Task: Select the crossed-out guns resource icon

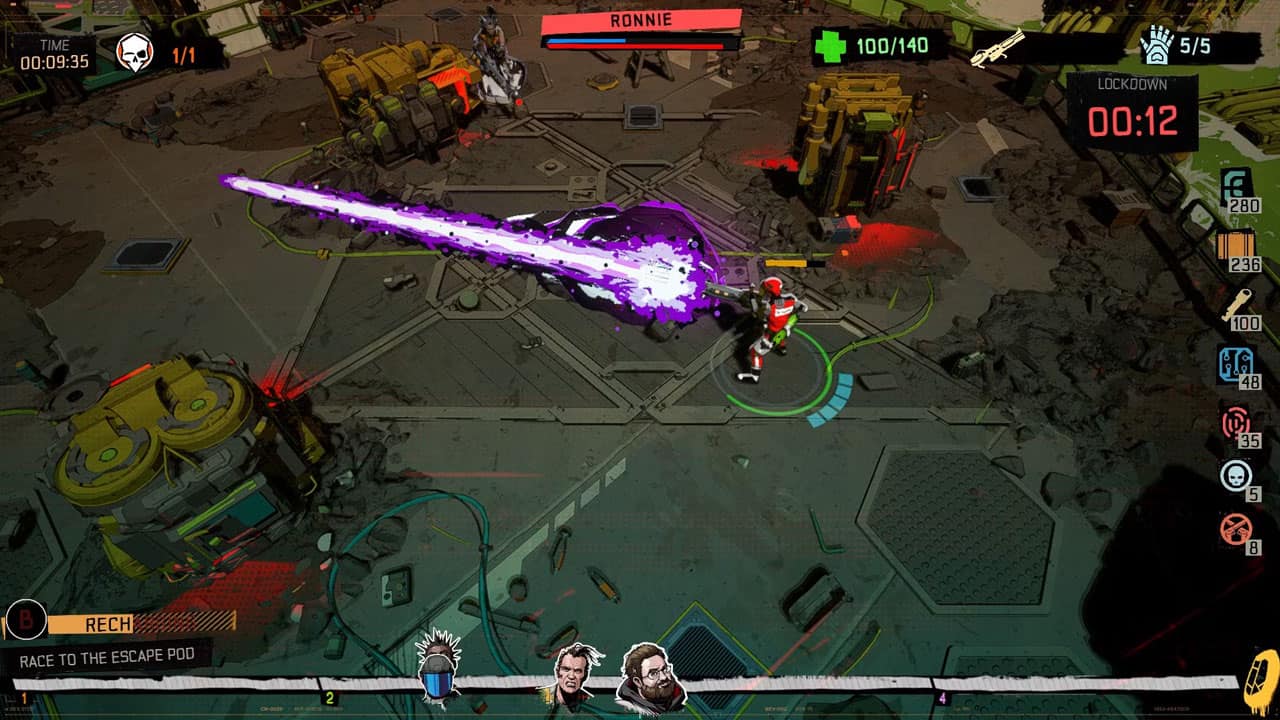Action: coord(1237,528)
